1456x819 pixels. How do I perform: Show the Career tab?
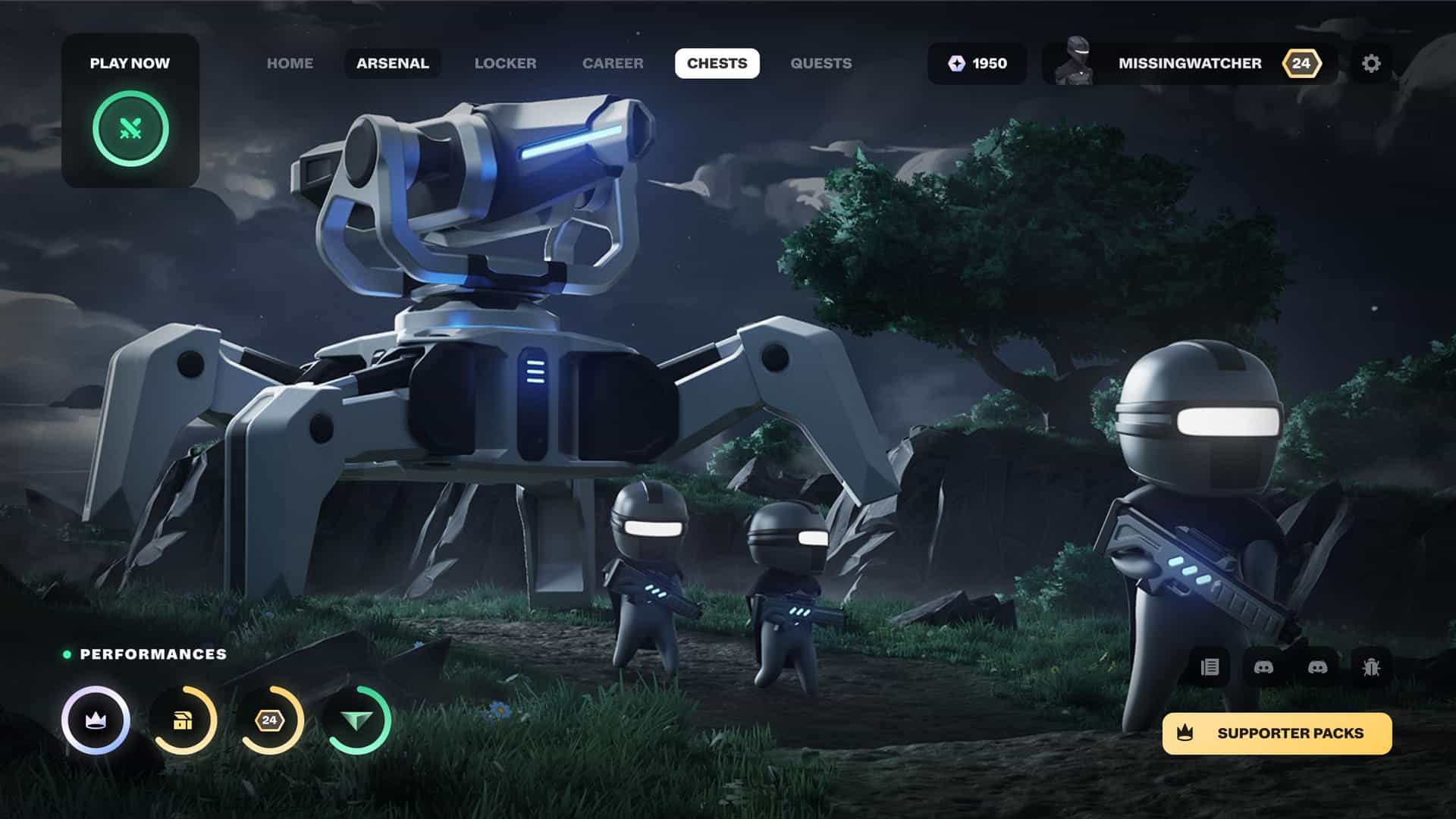coord(613,64)
